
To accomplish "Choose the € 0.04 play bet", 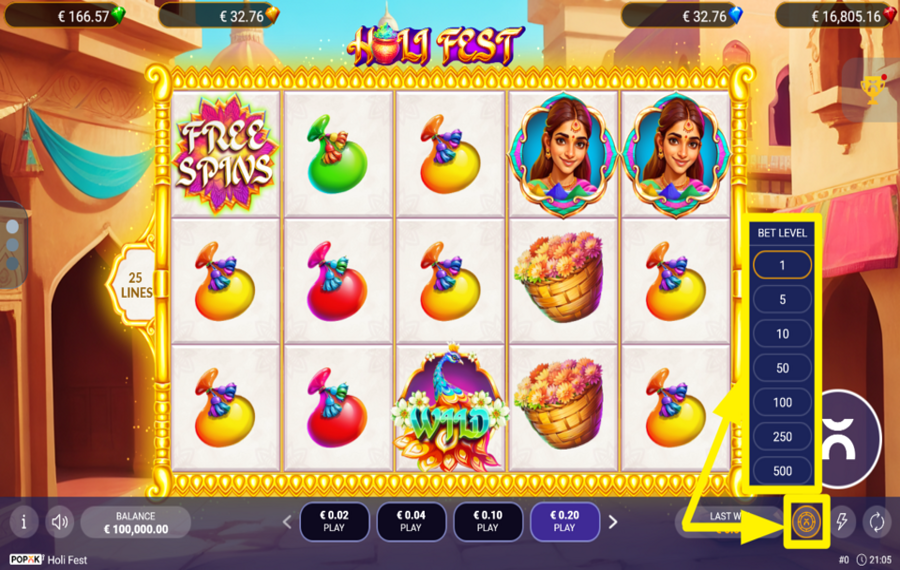I will pos(411,521).
